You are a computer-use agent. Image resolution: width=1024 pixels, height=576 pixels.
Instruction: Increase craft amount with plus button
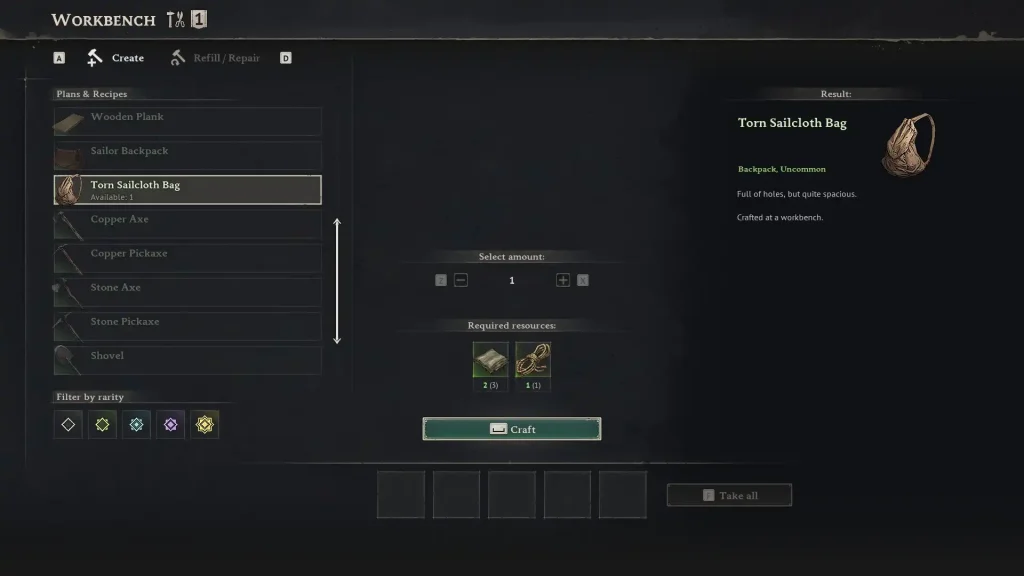tap(563, 280)
